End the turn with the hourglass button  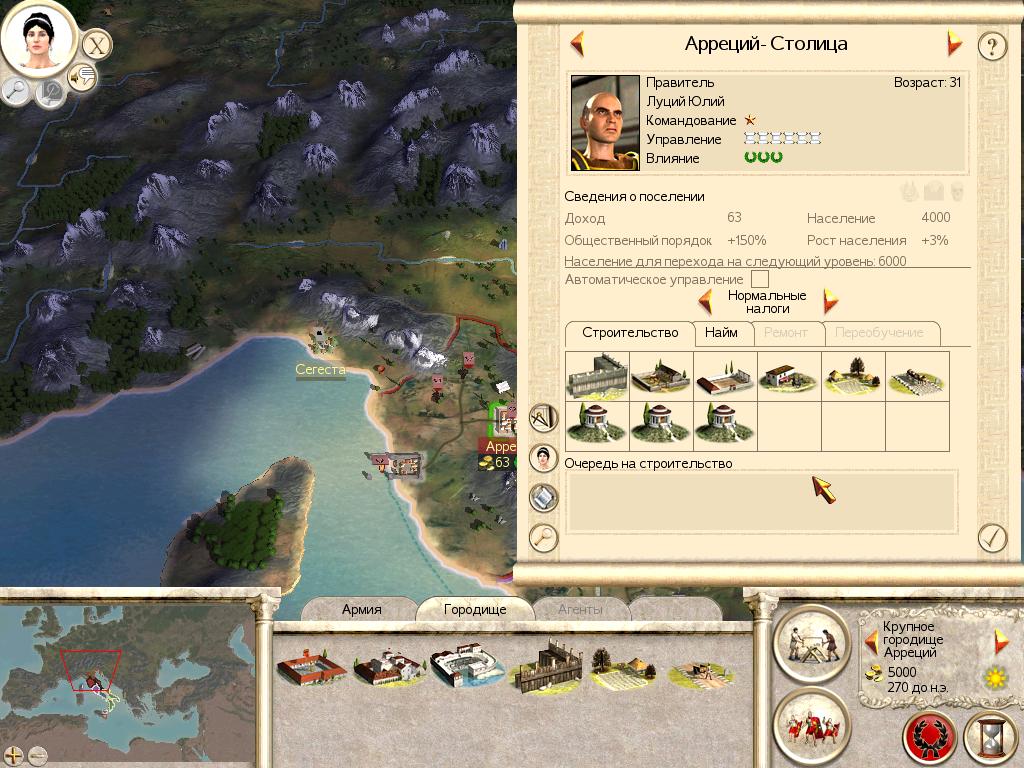pyautogui.click(x=991, y=740)
